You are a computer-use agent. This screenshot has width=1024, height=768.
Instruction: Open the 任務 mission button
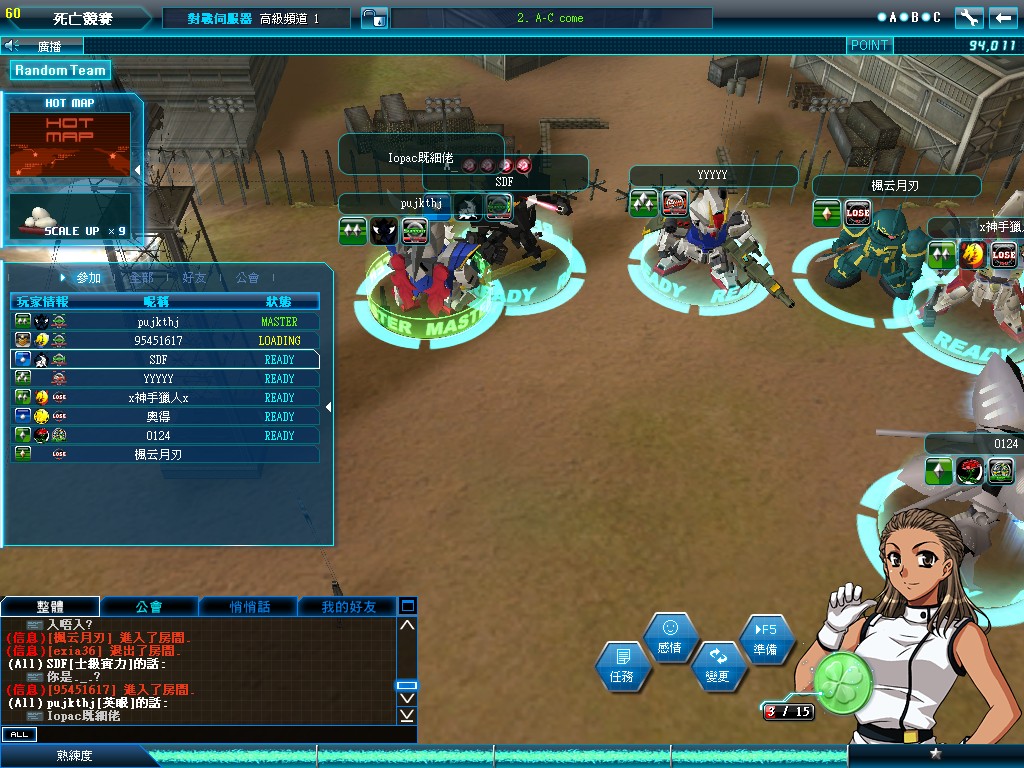[621, 667]
